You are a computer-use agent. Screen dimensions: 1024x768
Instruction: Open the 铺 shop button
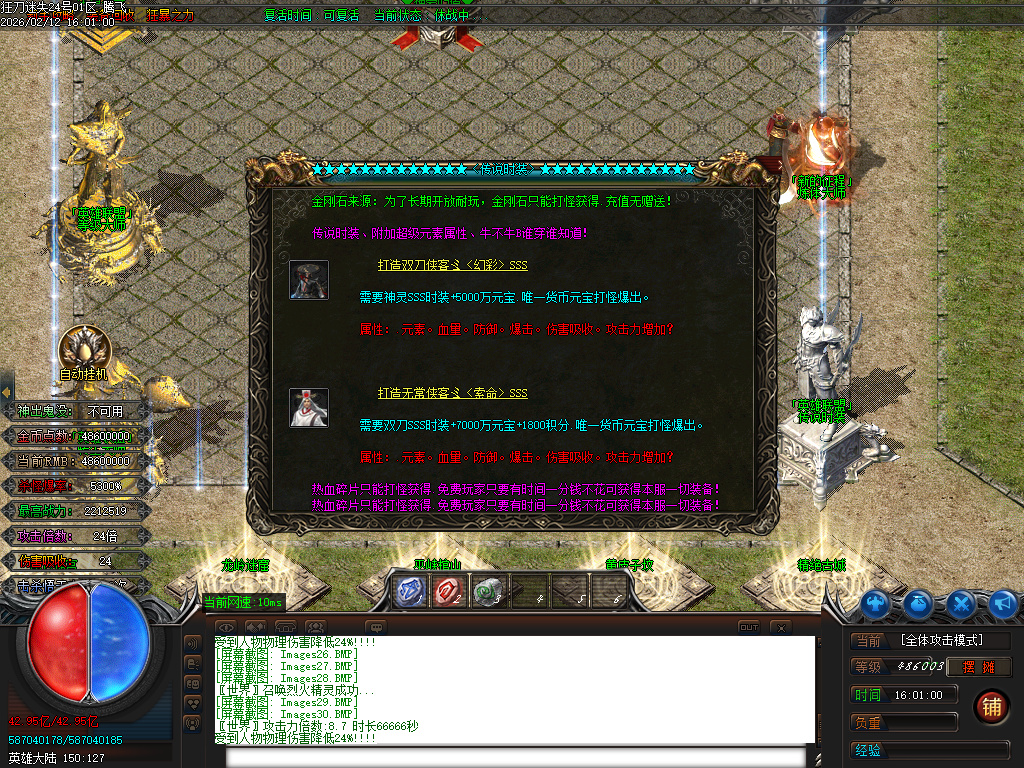tap(991, 706)
